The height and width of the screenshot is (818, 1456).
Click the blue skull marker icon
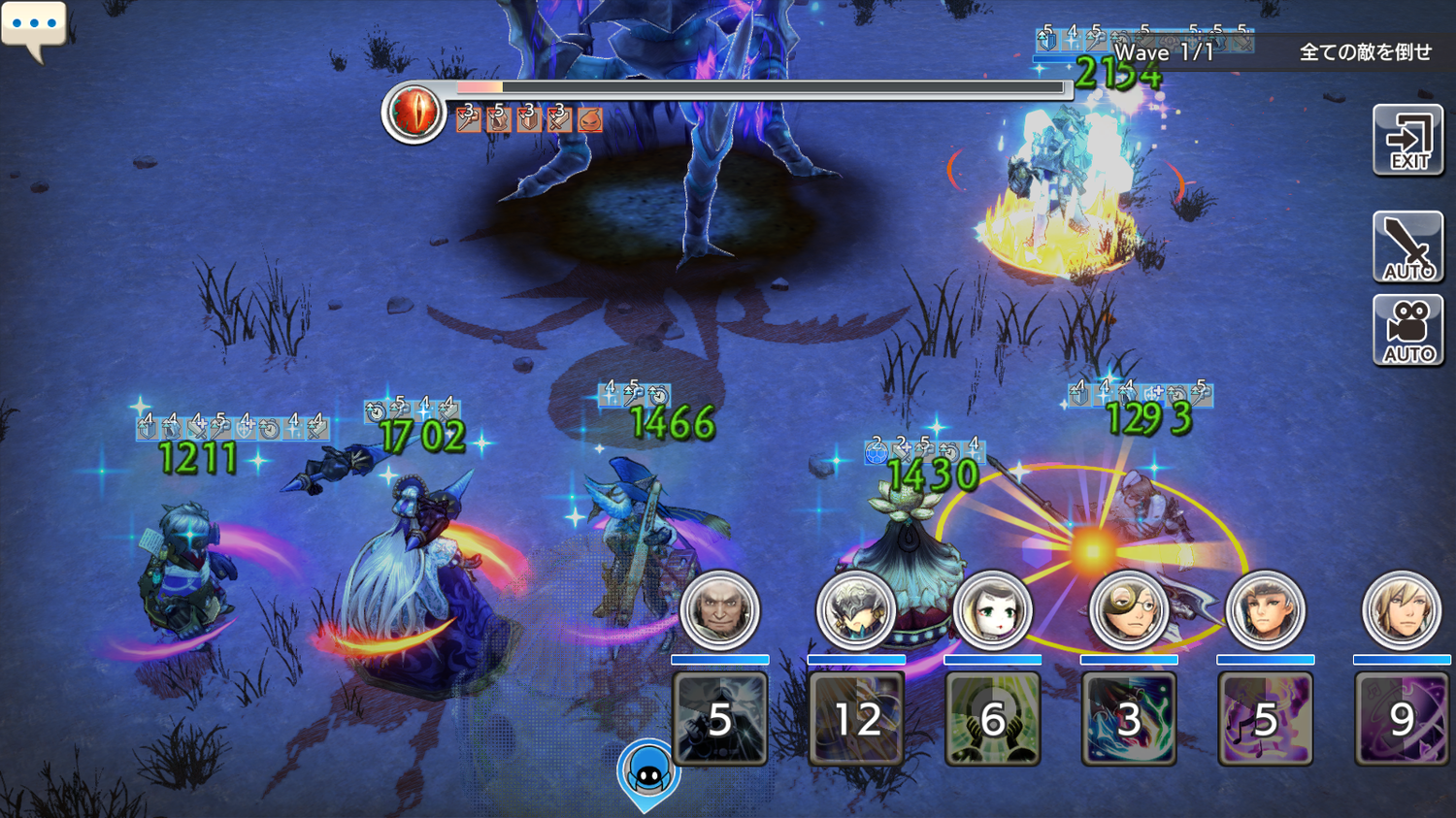point(647,773)
